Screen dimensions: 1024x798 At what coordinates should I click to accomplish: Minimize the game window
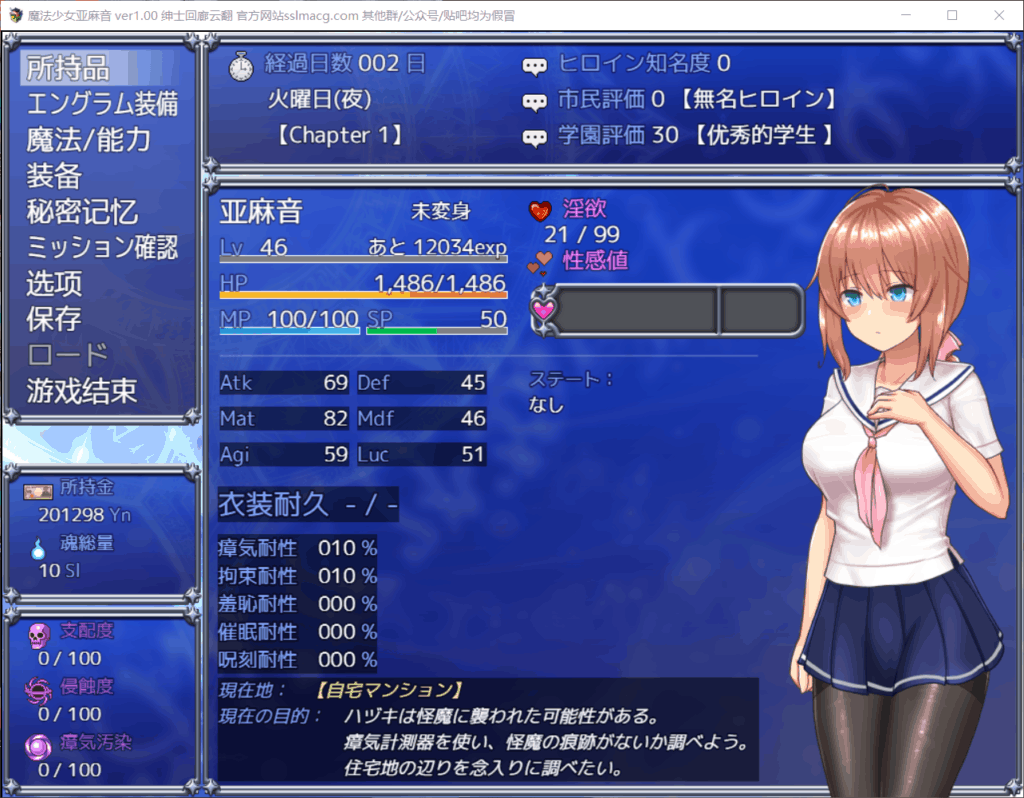906,15
